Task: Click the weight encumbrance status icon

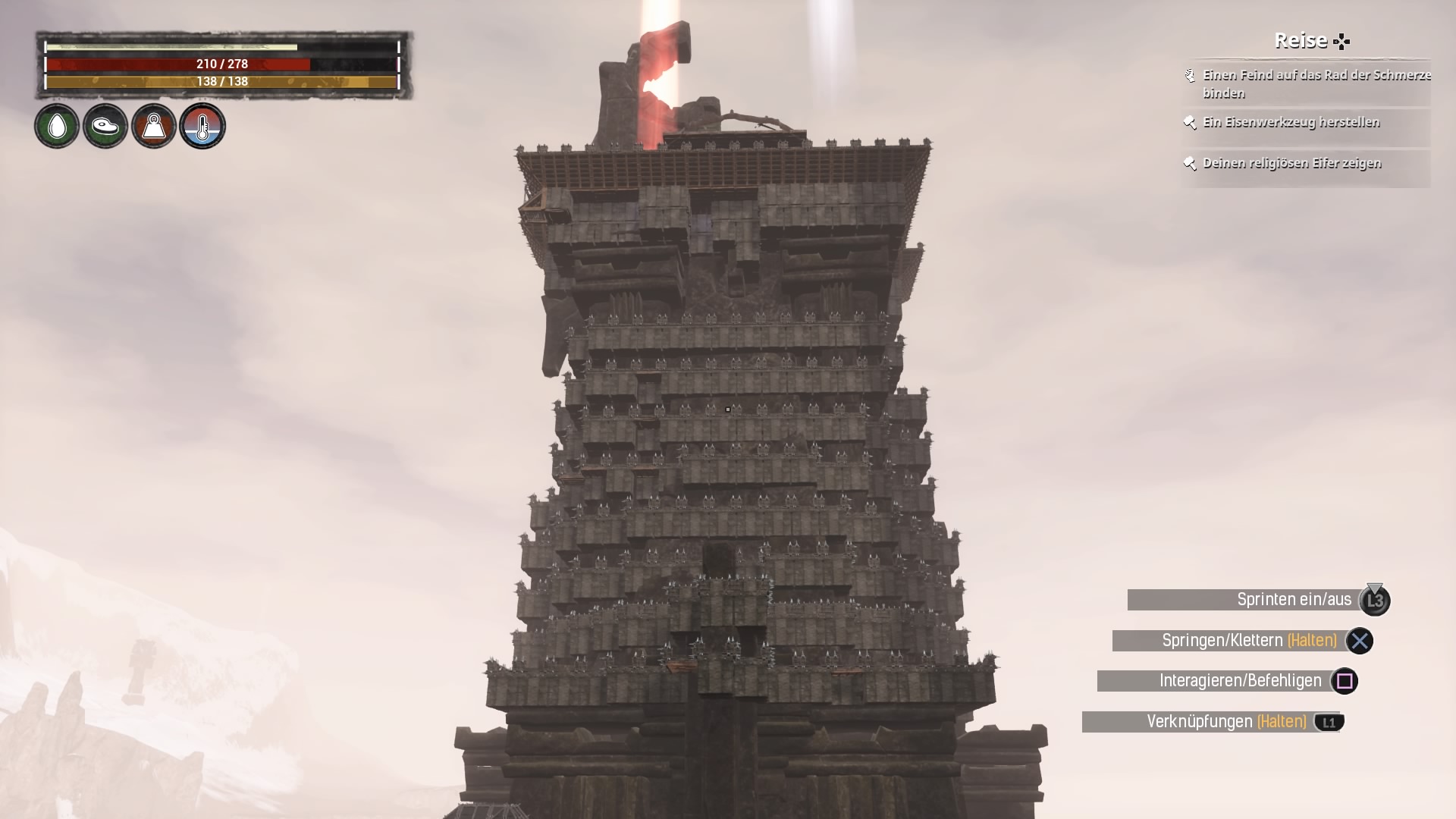Action: [x=154, y=126]
